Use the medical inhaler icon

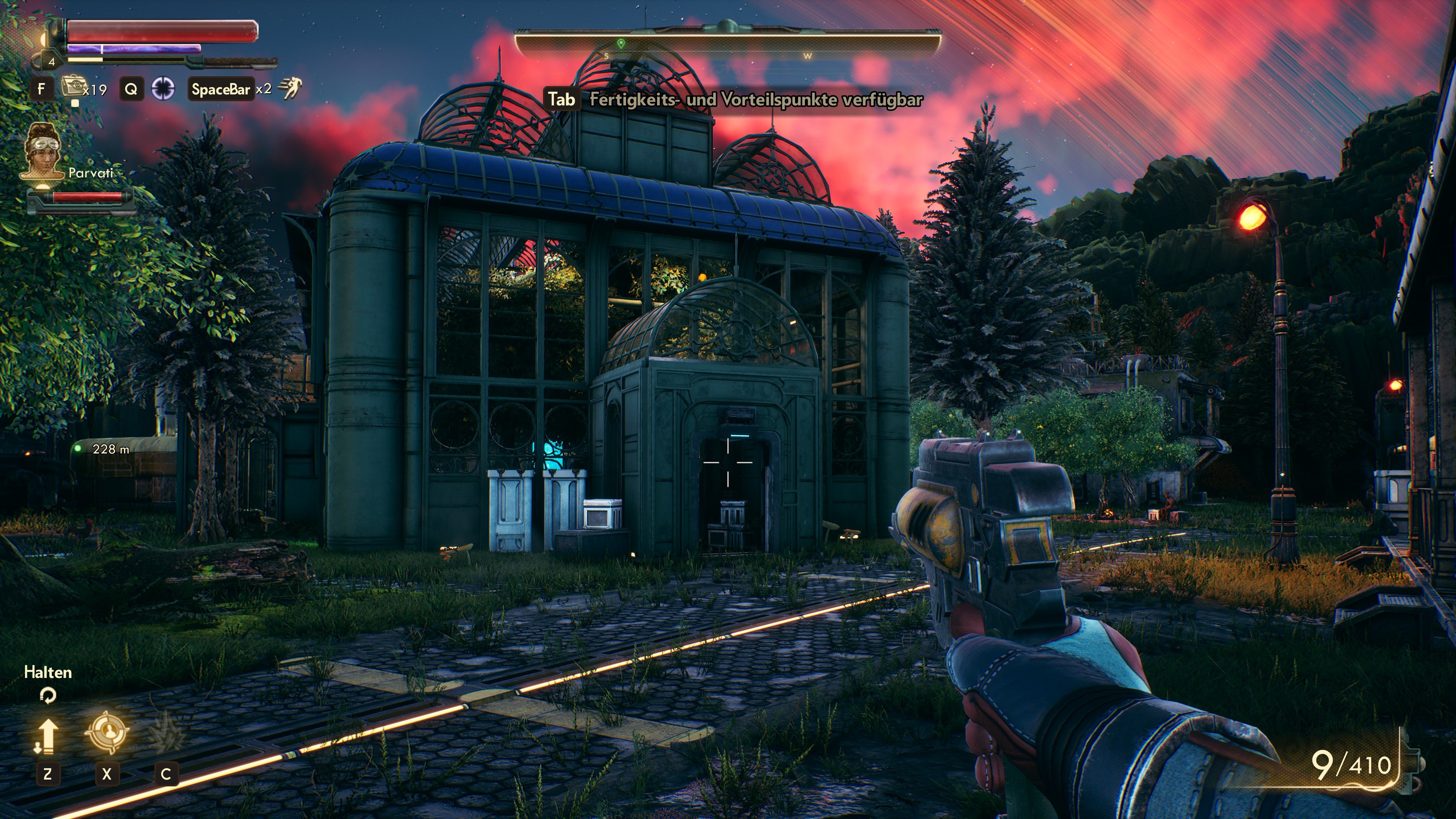point(72,88)
